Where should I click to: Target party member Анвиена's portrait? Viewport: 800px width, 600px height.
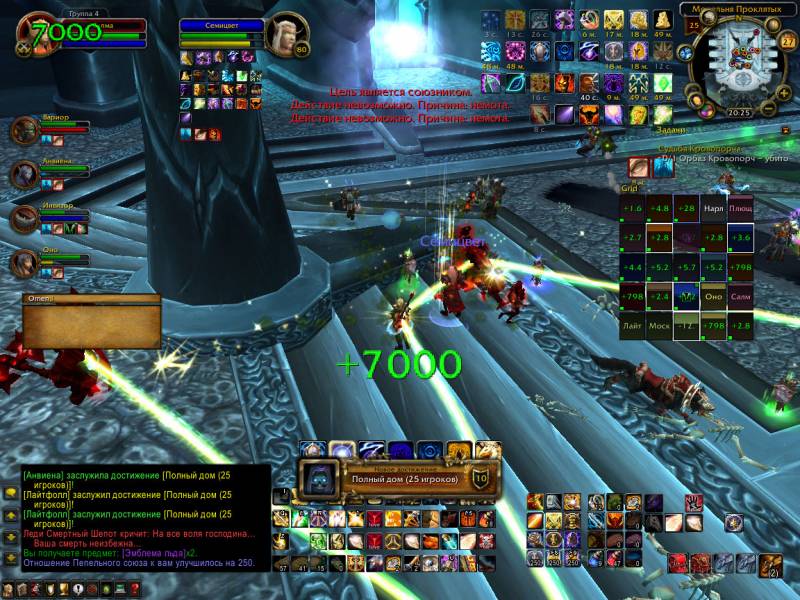click(24, 174)
